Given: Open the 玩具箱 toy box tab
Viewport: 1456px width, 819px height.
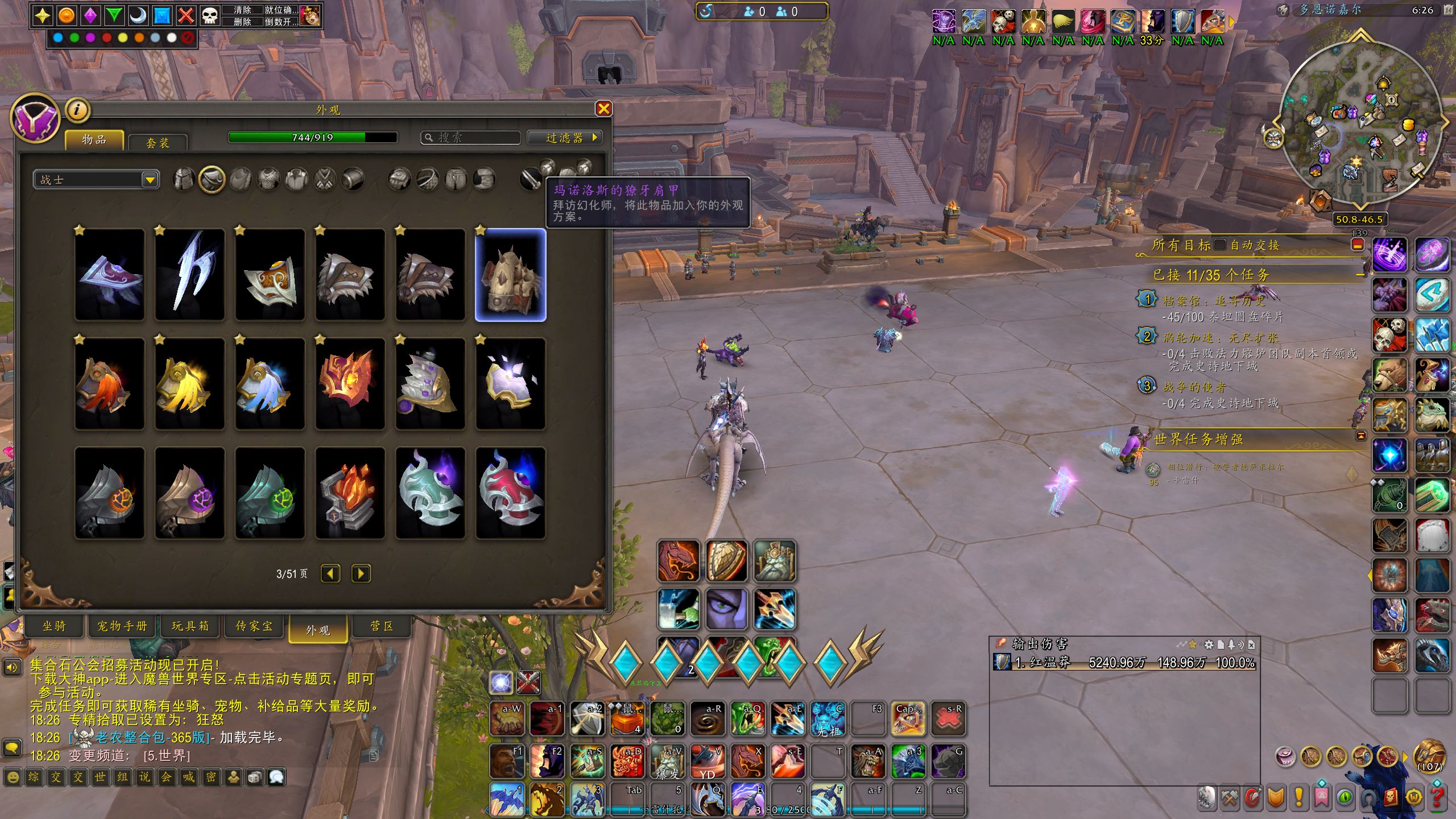Looking at the screenshot, I should [x=191, y=626].
